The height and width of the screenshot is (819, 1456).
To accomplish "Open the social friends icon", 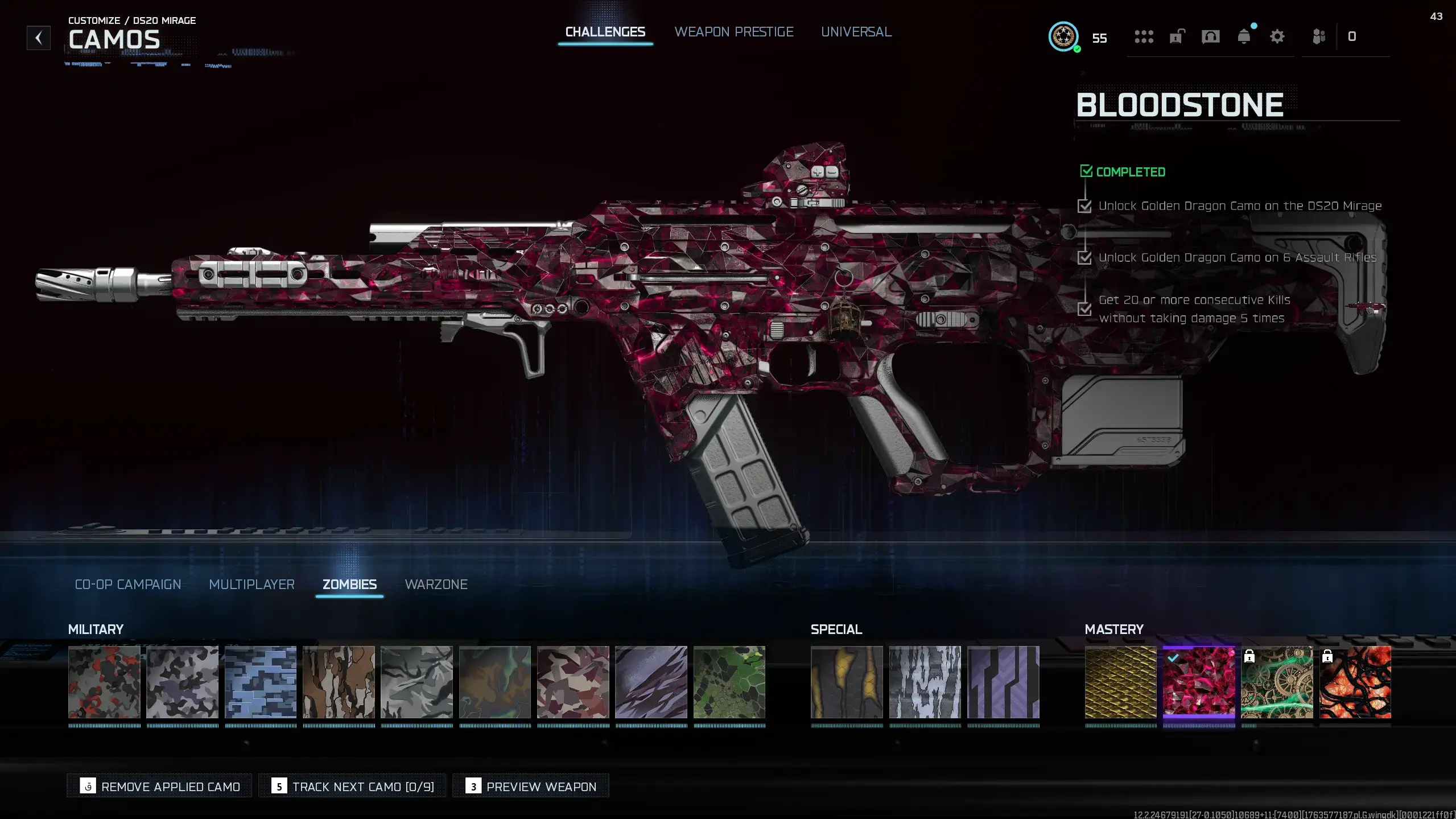I will click(x=1319, y=36).
